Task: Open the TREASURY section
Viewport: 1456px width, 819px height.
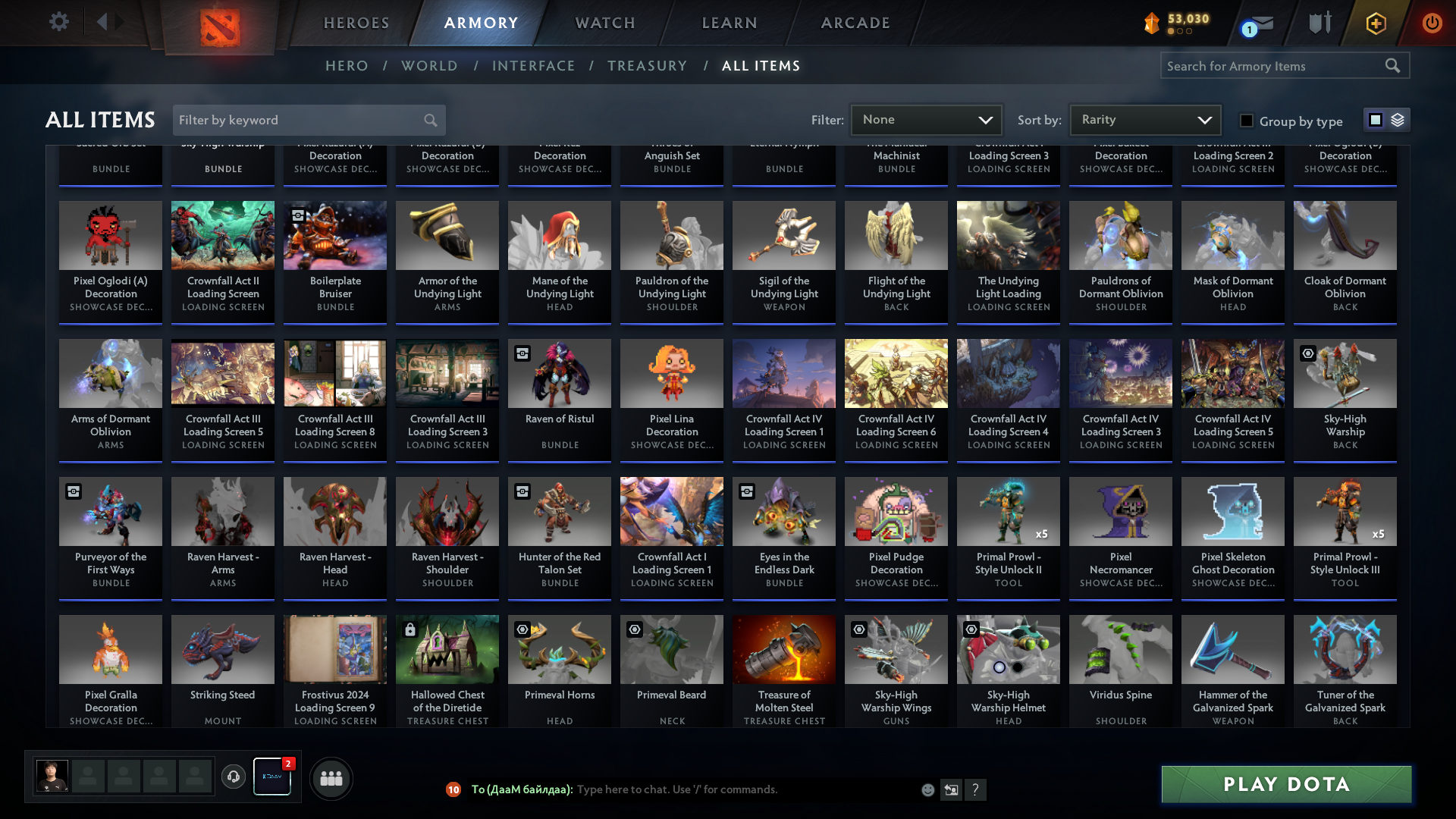Action: (x=647, y=66)
